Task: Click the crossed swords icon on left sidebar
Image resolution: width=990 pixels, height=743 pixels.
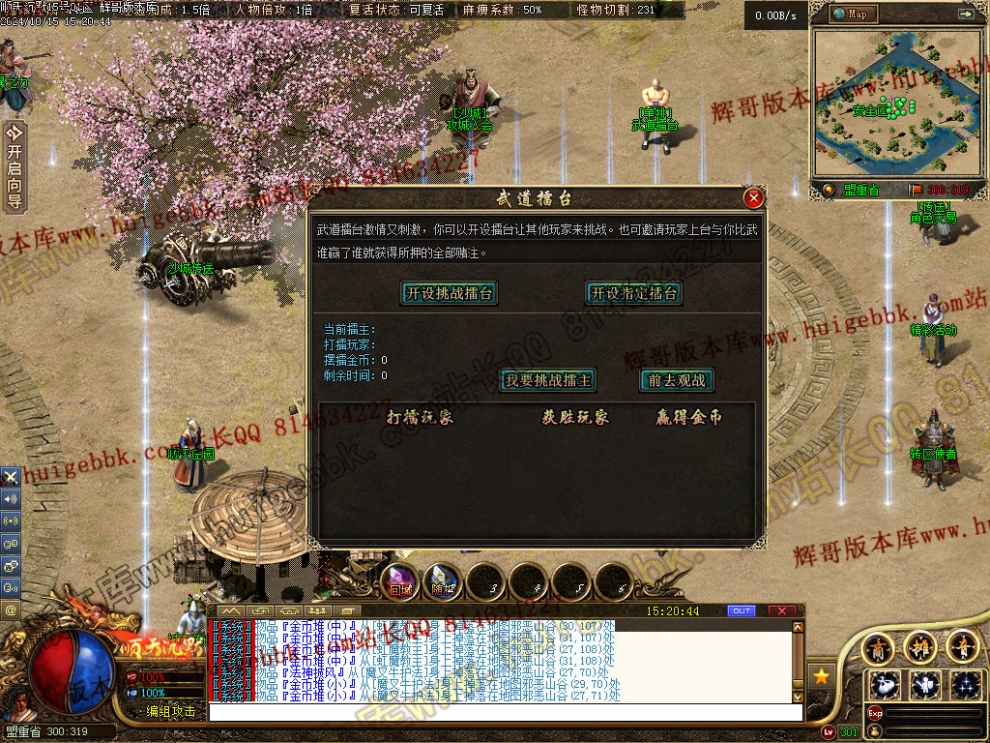Action: tap(11, 477)
